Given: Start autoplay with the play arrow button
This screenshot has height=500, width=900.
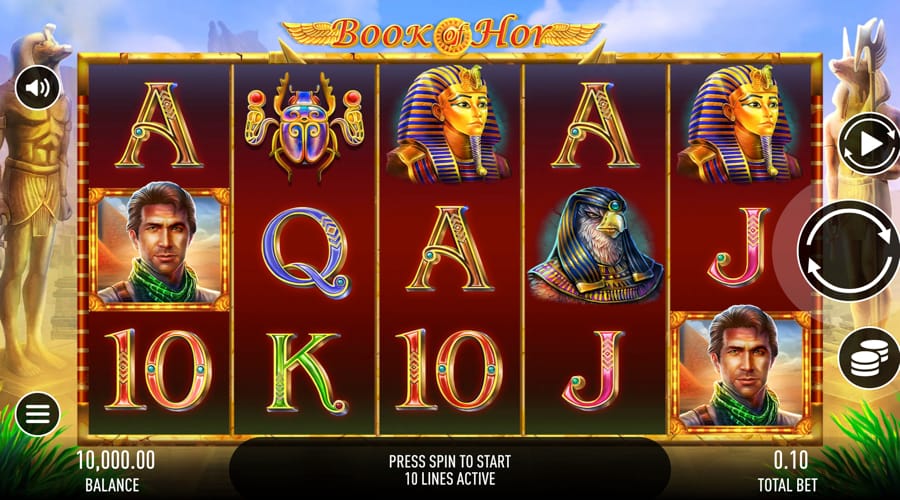Looking at the screenshot, I should (x=865, y=145).
